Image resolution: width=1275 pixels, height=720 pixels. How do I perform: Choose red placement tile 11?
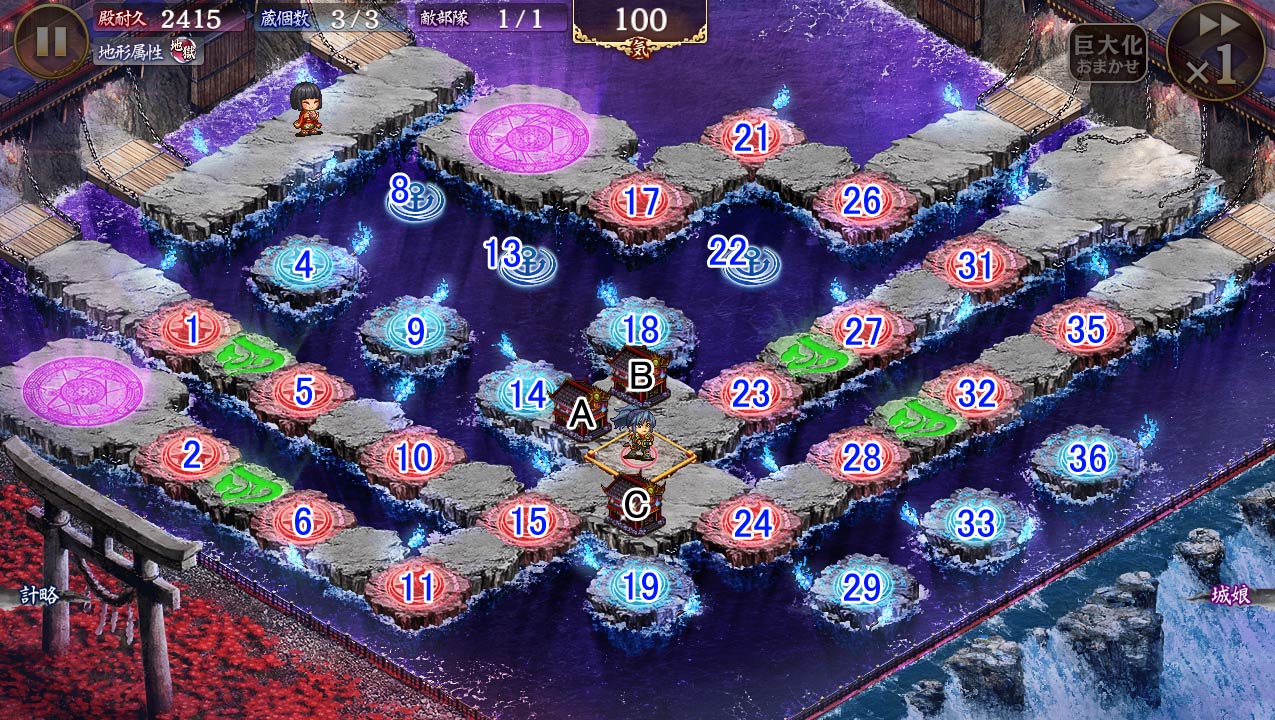coord(417,588)
